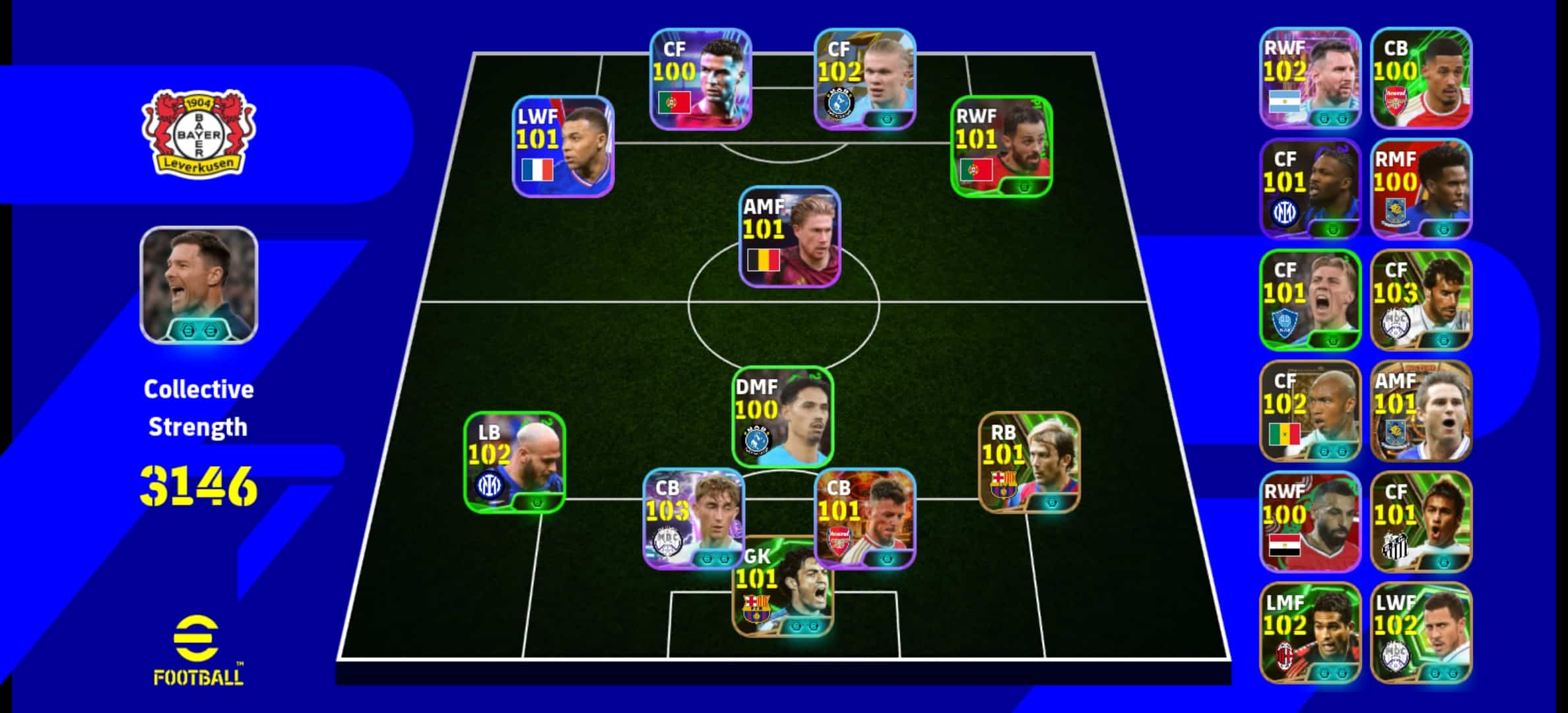
Task: Open the manager portrait card
Action: [199, 285]
